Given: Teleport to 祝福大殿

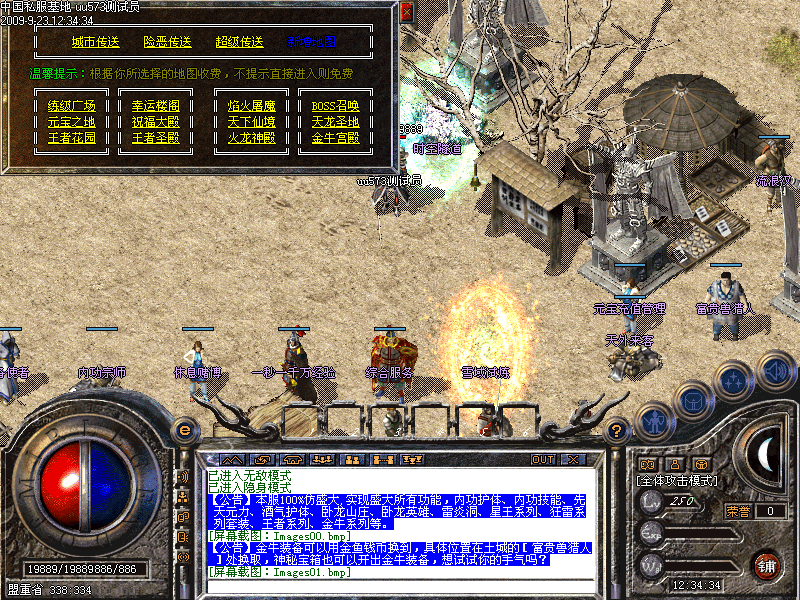Looking at the screenshot, I should [156, 122].
